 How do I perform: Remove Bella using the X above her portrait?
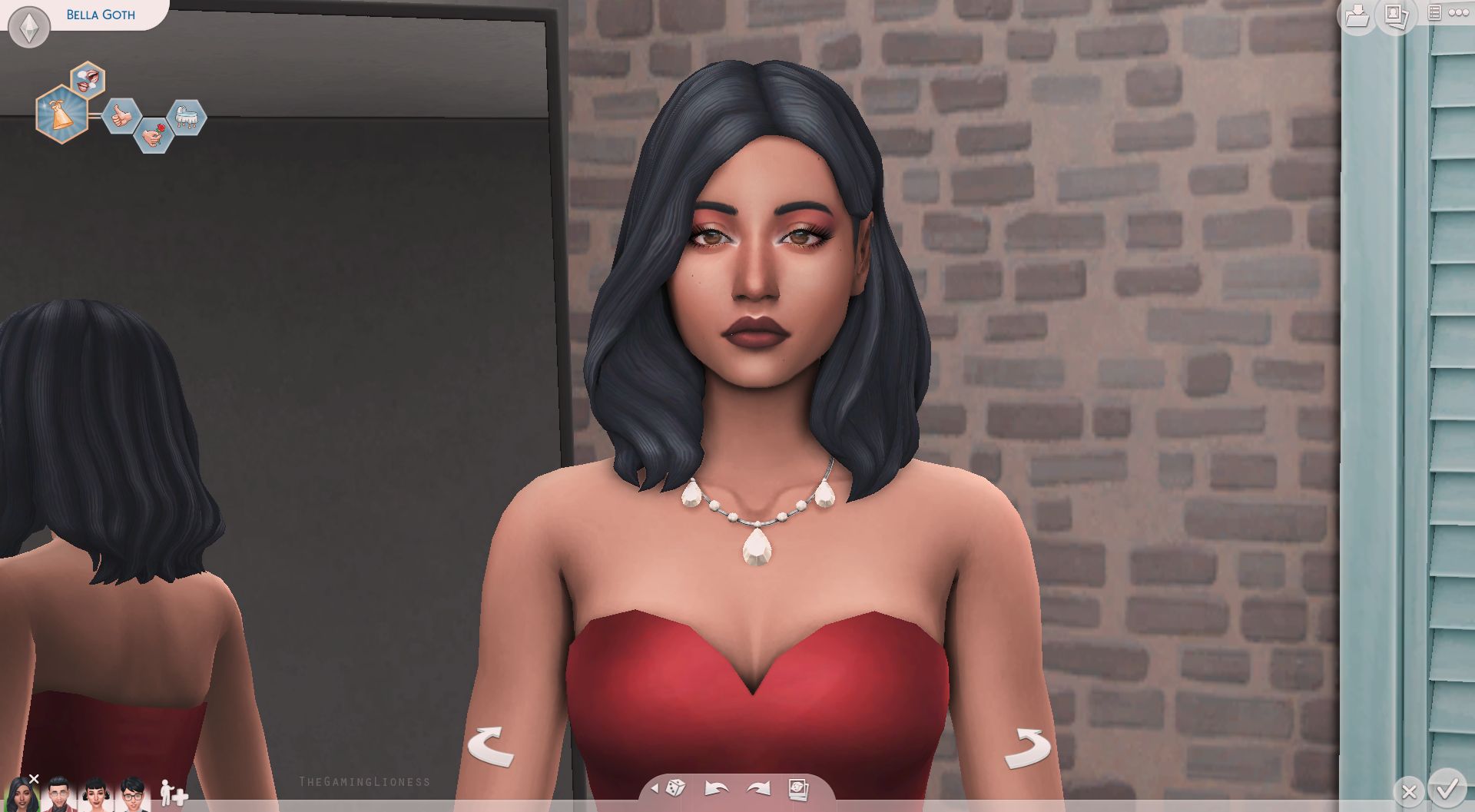tap(33, 778)
